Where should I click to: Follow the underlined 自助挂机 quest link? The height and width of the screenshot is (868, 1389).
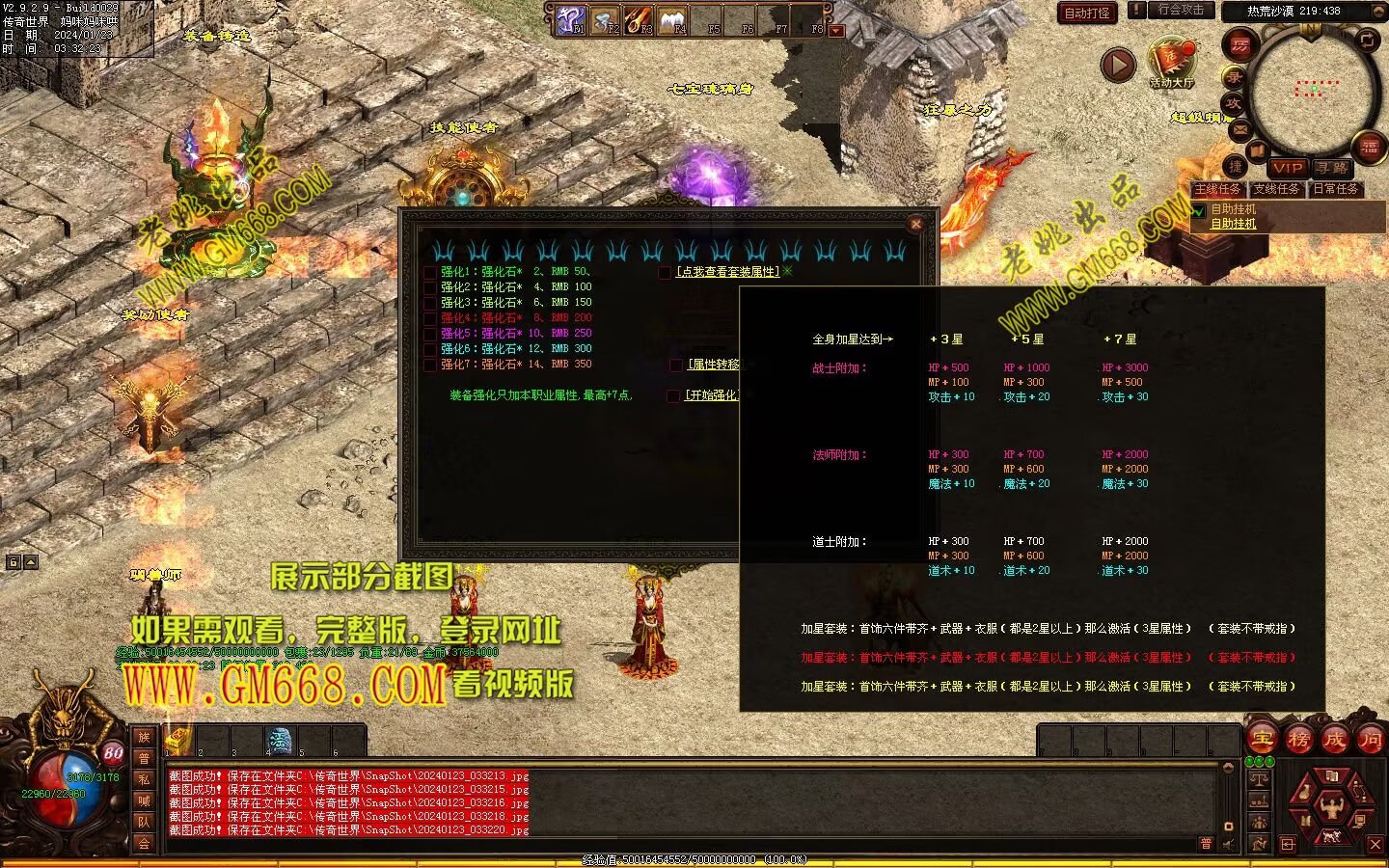click(1233, 224)
